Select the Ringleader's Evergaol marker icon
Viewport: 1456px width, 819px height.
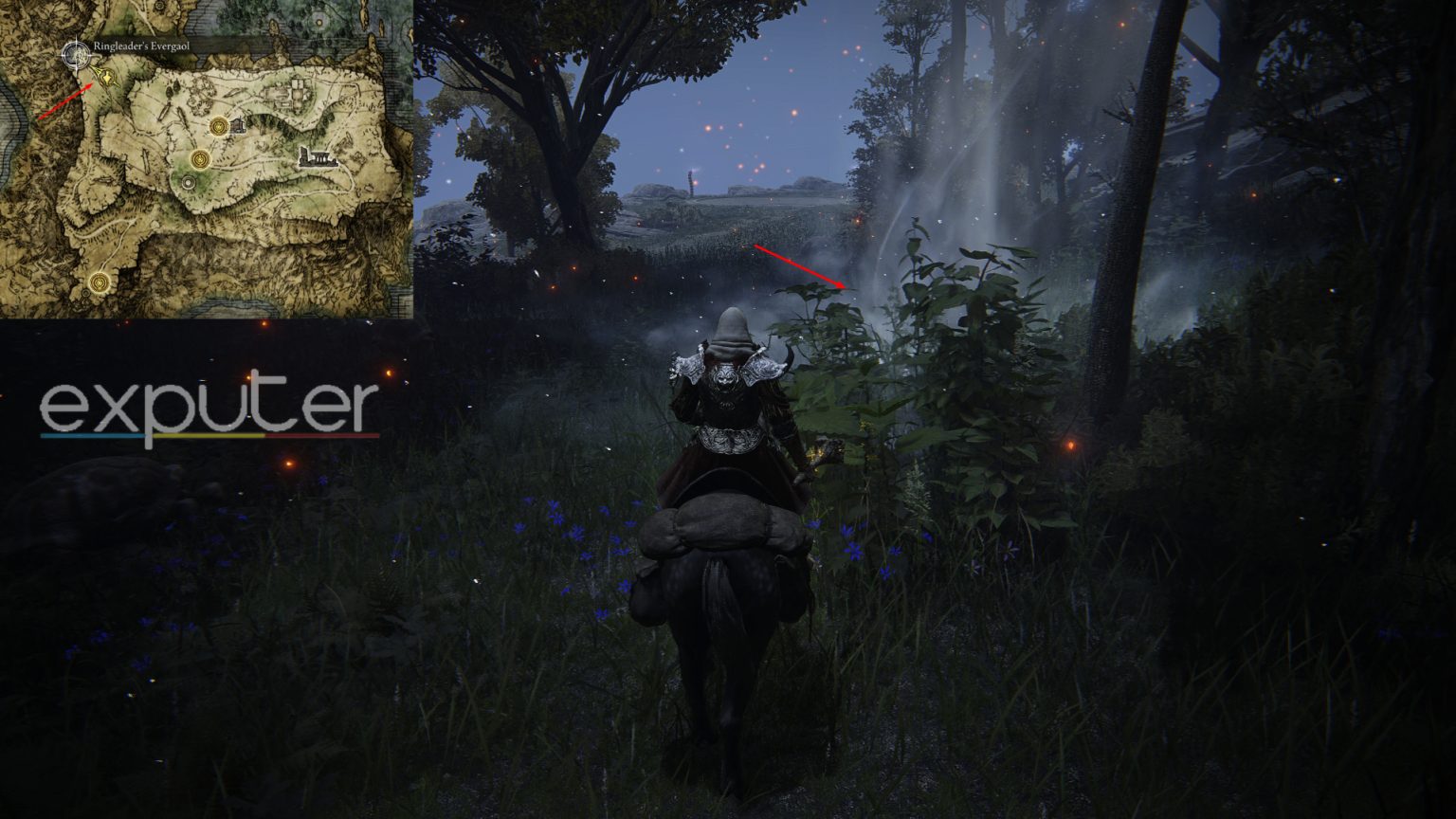pos(108,79)
